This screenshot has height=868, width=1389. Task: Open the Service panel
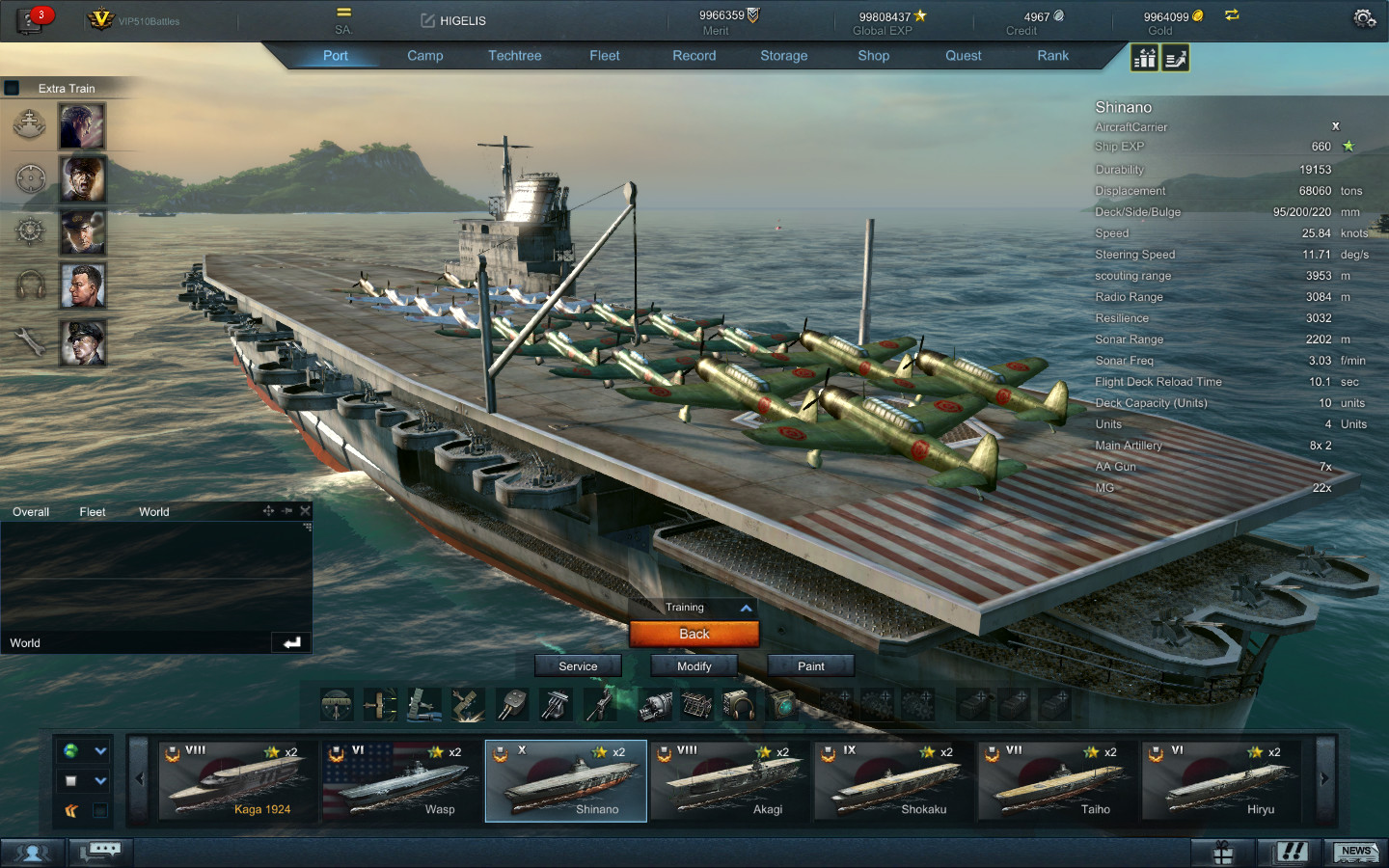tap(578, 665)
